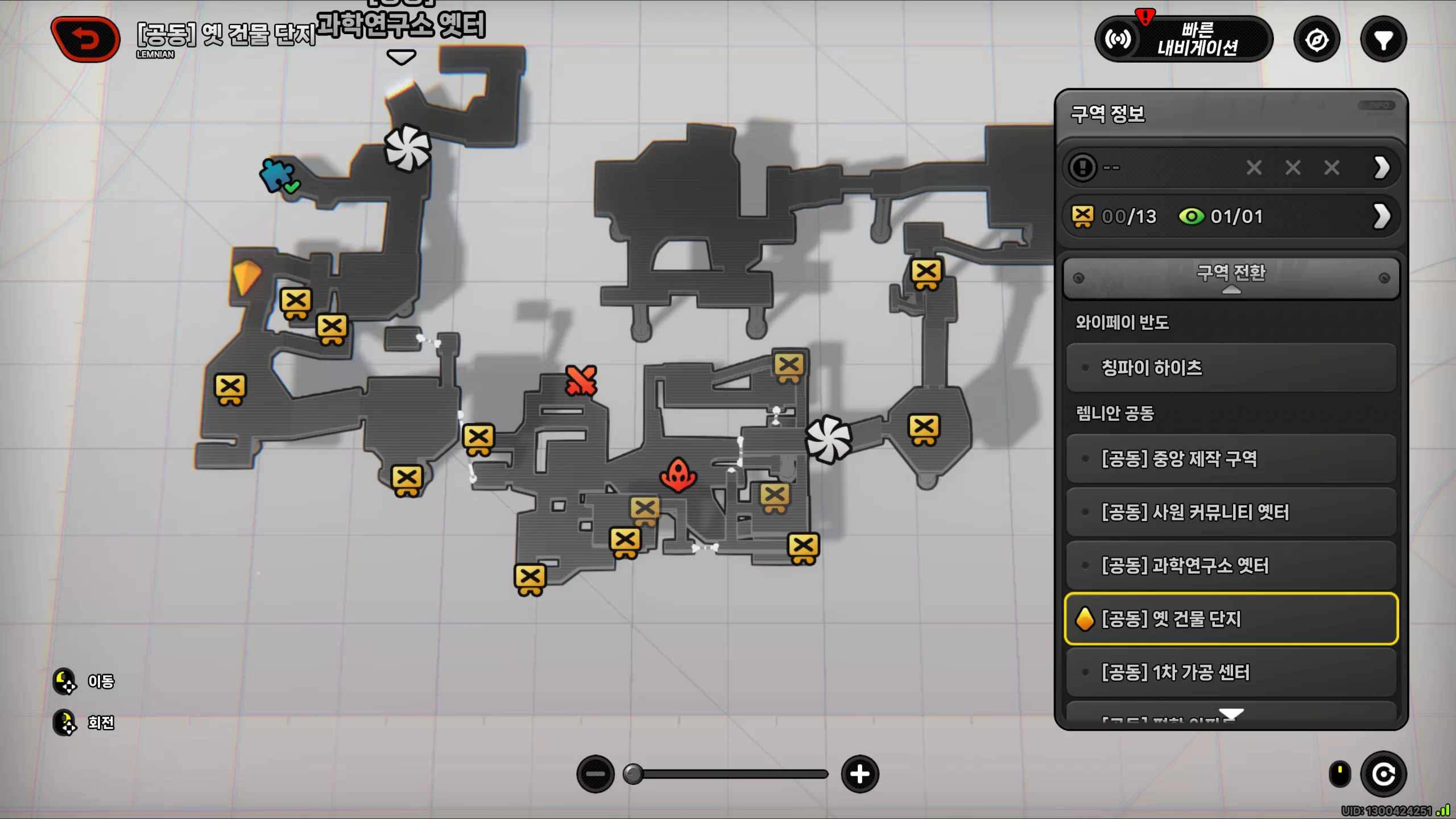Reset map view with circular arrow button
The height and width of the screenshot is (819, 1456).
click(x=1383, y=774)
